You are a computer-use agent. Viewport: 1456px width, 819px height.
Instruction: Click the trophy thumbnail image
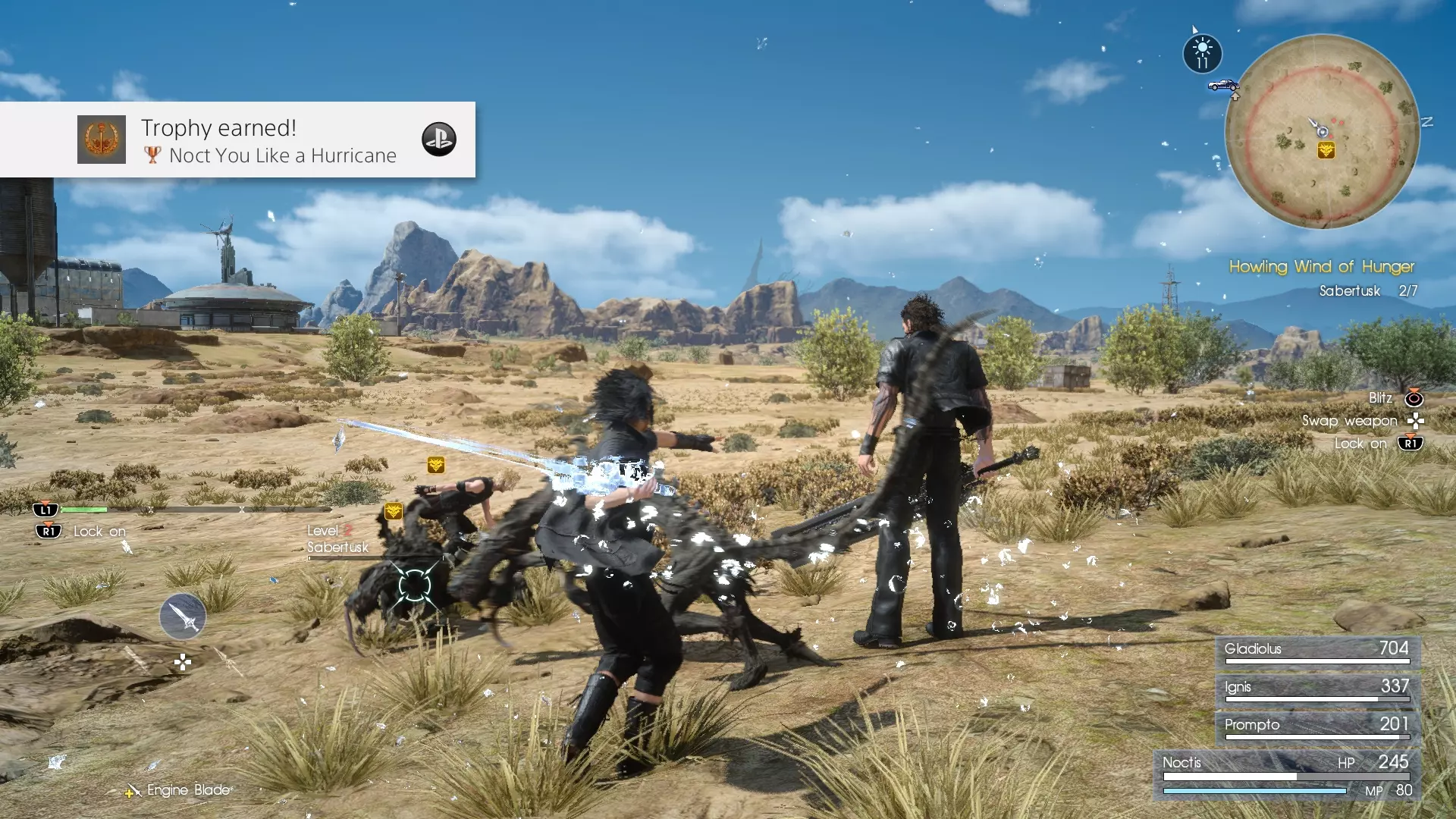102,140
